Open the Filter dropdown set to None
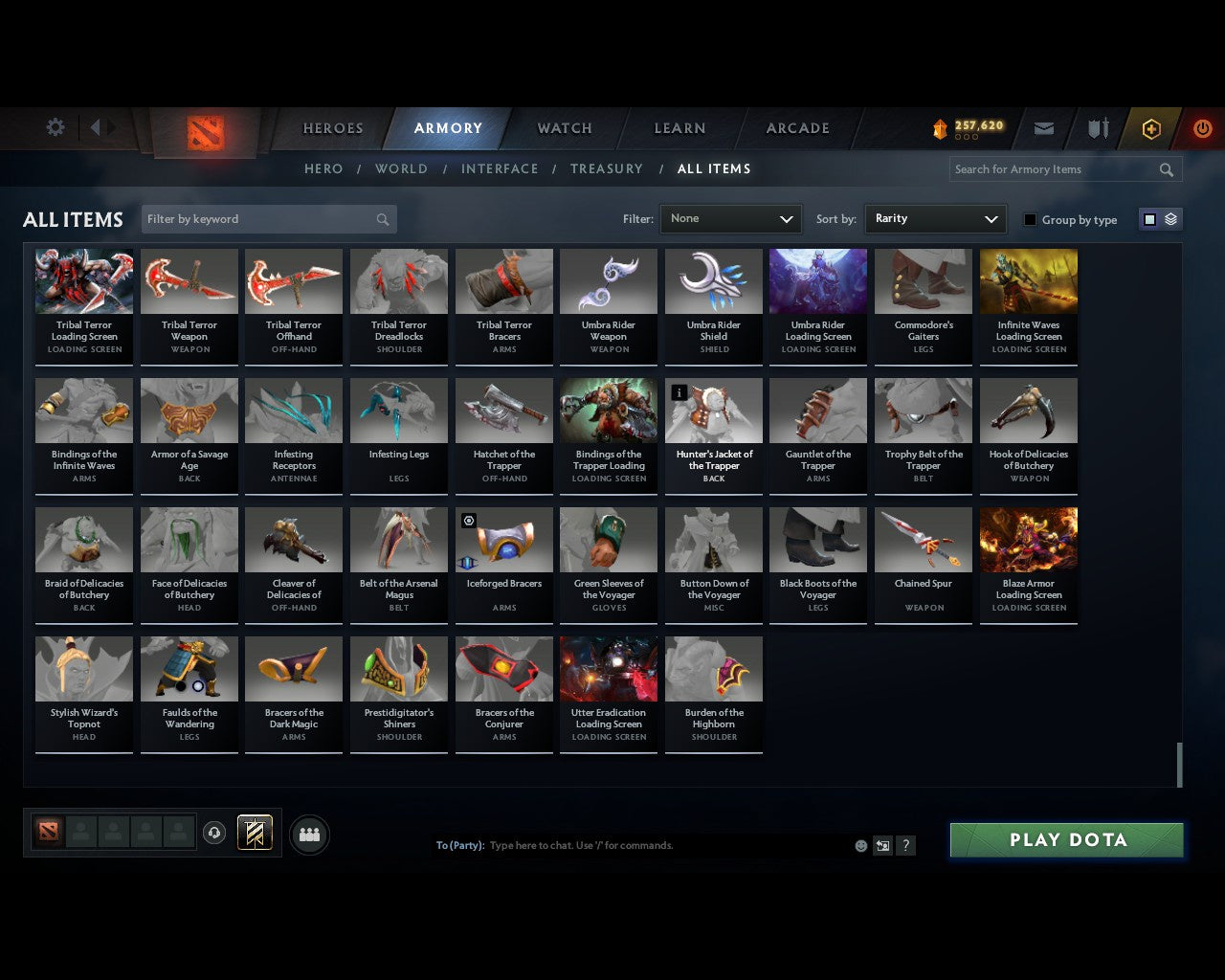Viewport: 1225px width, 980px height. 730,218
